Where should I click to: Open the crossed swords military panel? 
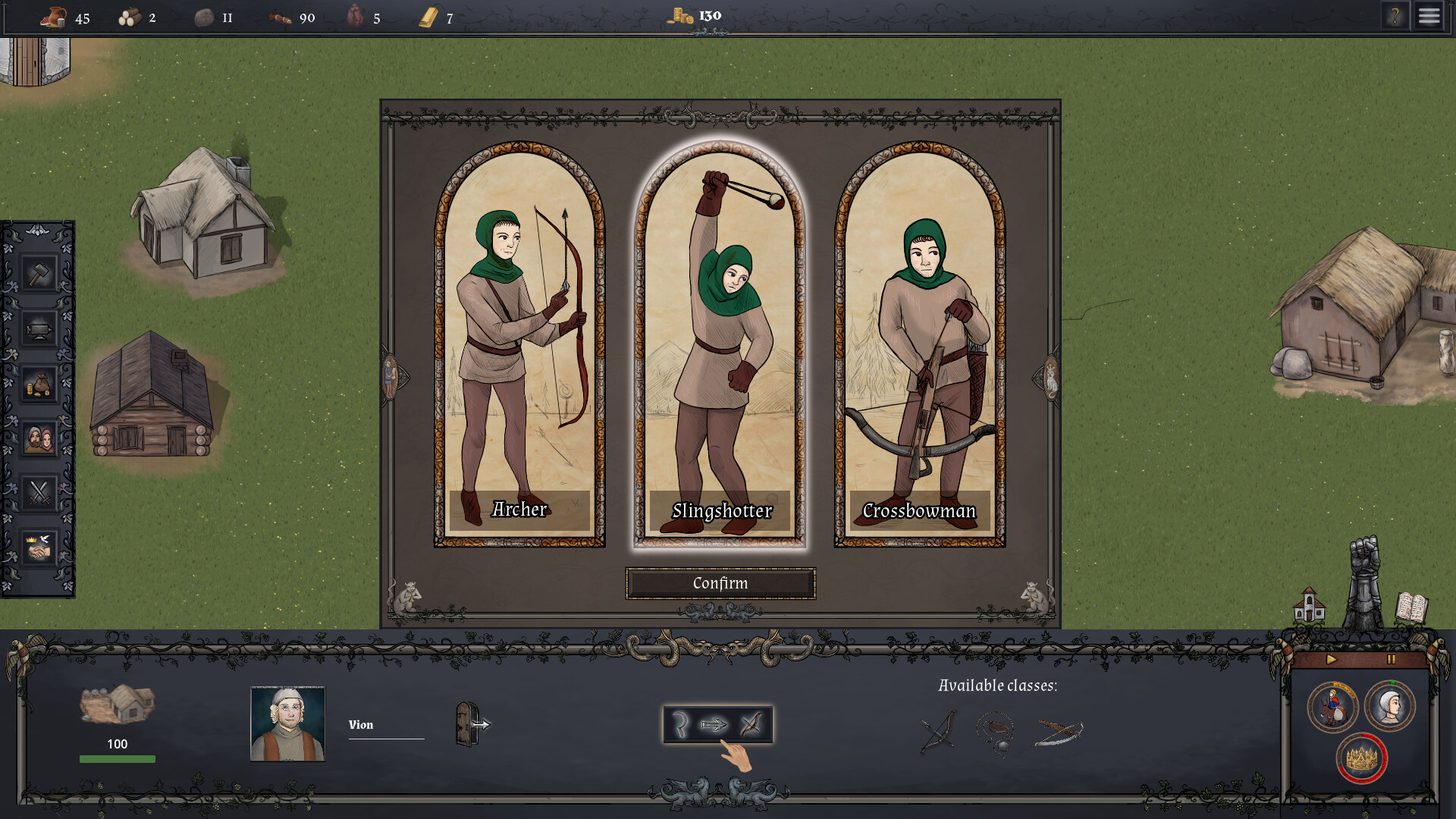(x=39, y=493)
